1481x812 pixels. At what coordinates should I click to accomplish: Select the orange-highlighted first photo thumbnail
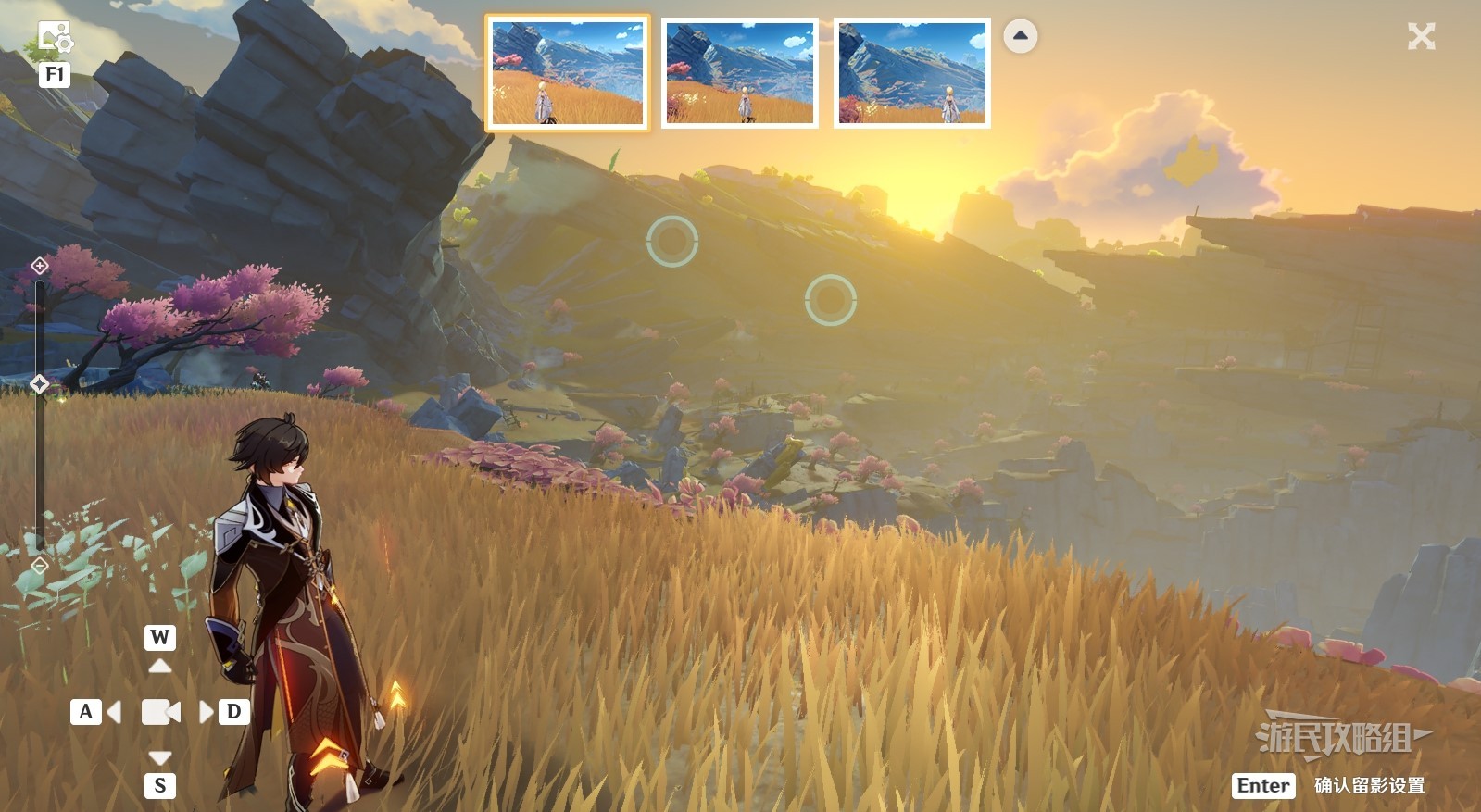pos(568,73)
